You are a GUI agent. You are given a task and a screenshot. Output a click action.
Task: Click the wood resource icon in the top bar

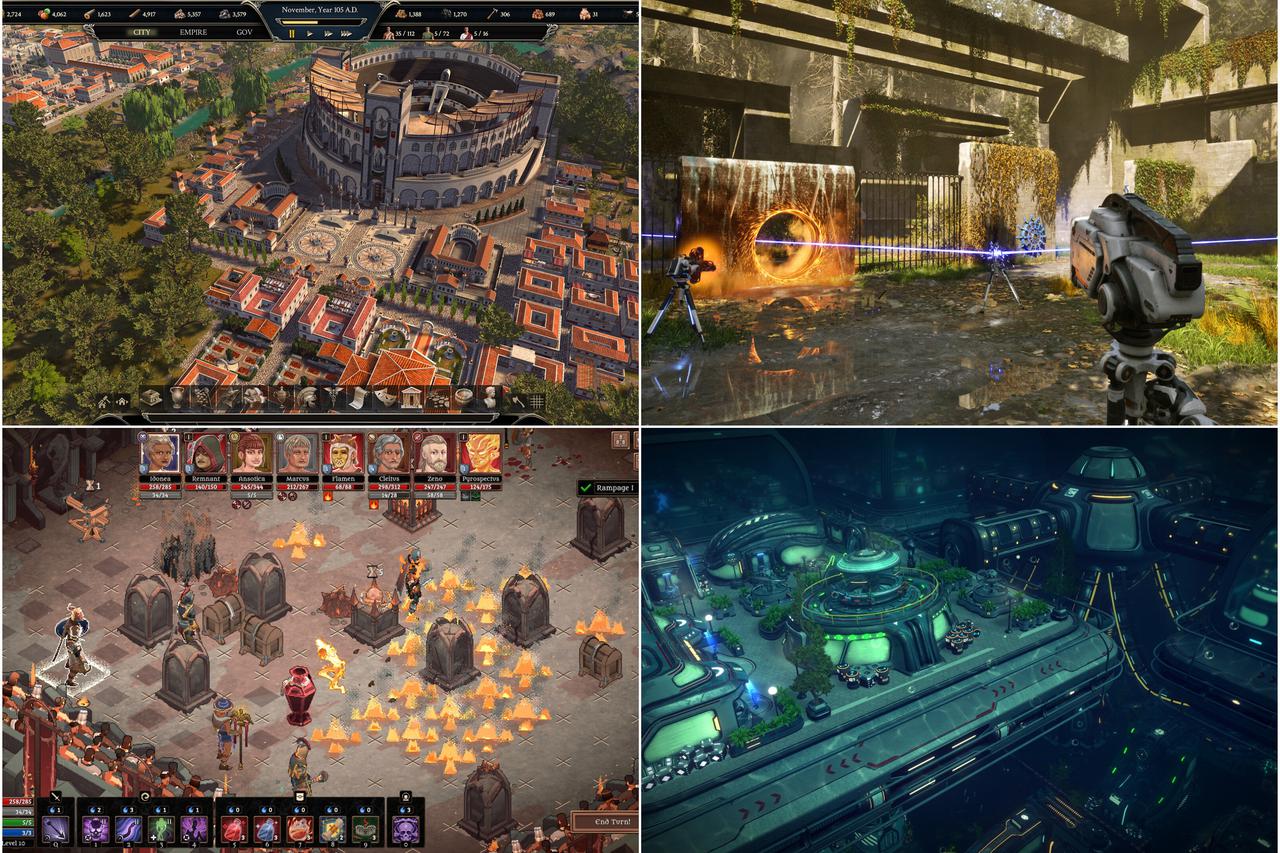tap(87, 14)
